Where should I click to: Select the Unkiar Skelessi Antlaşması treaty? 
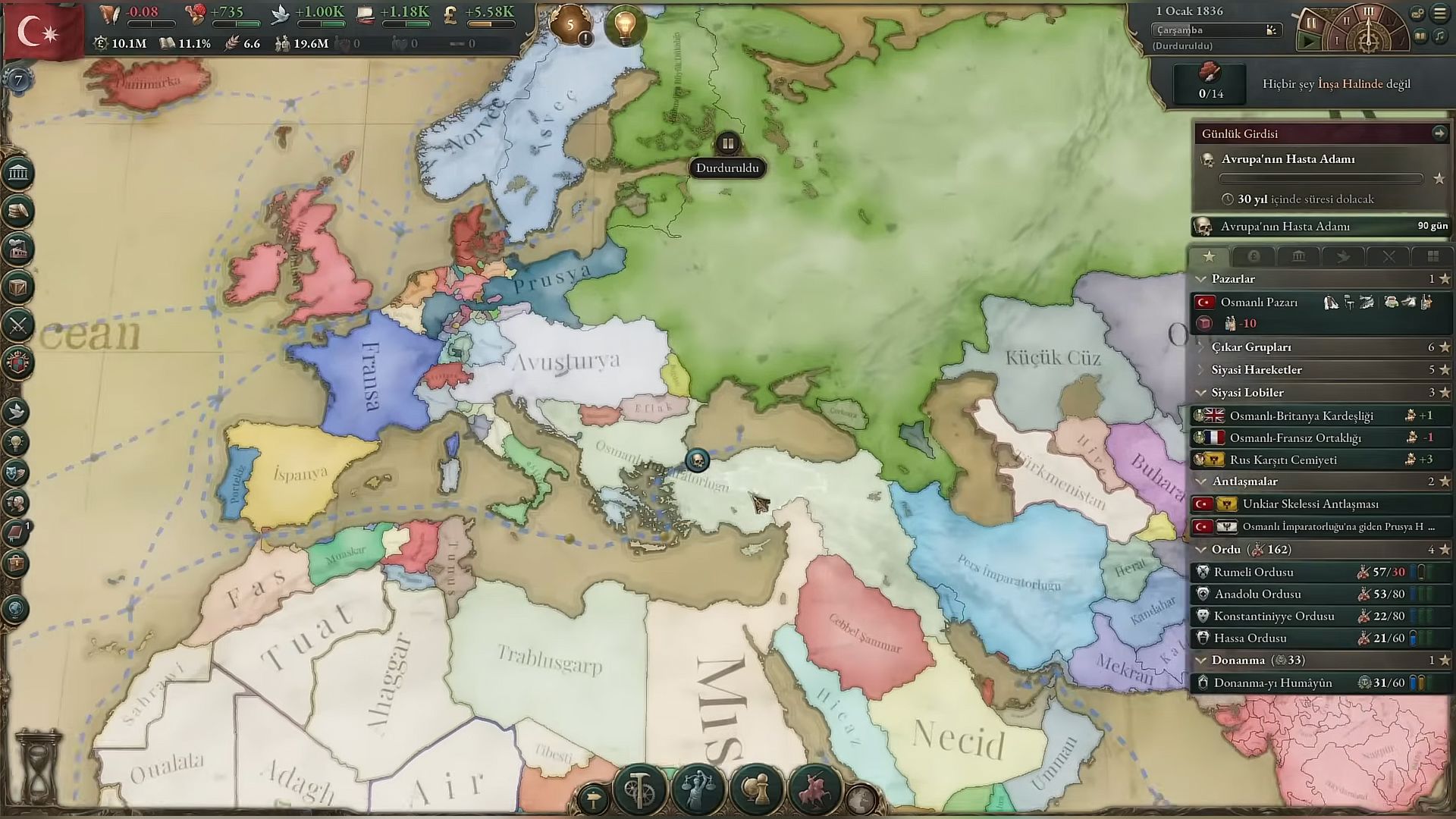[x=1310, y=504]
